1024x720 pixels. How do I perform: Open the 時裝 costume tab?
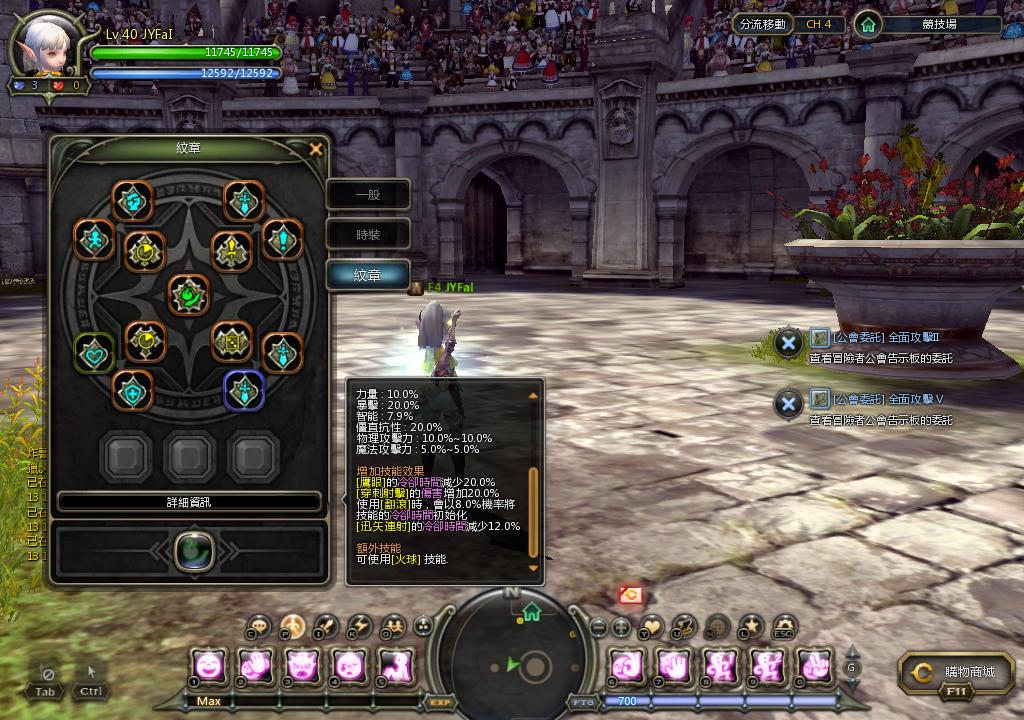coord(368,235)
